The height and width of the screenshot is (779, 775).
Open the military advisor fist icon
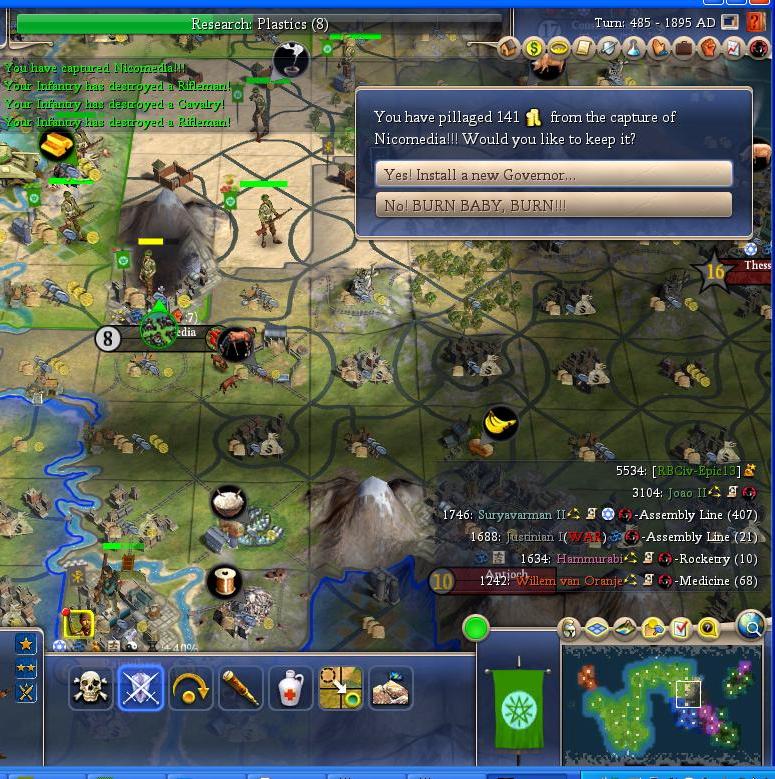(x=709, y=47)
